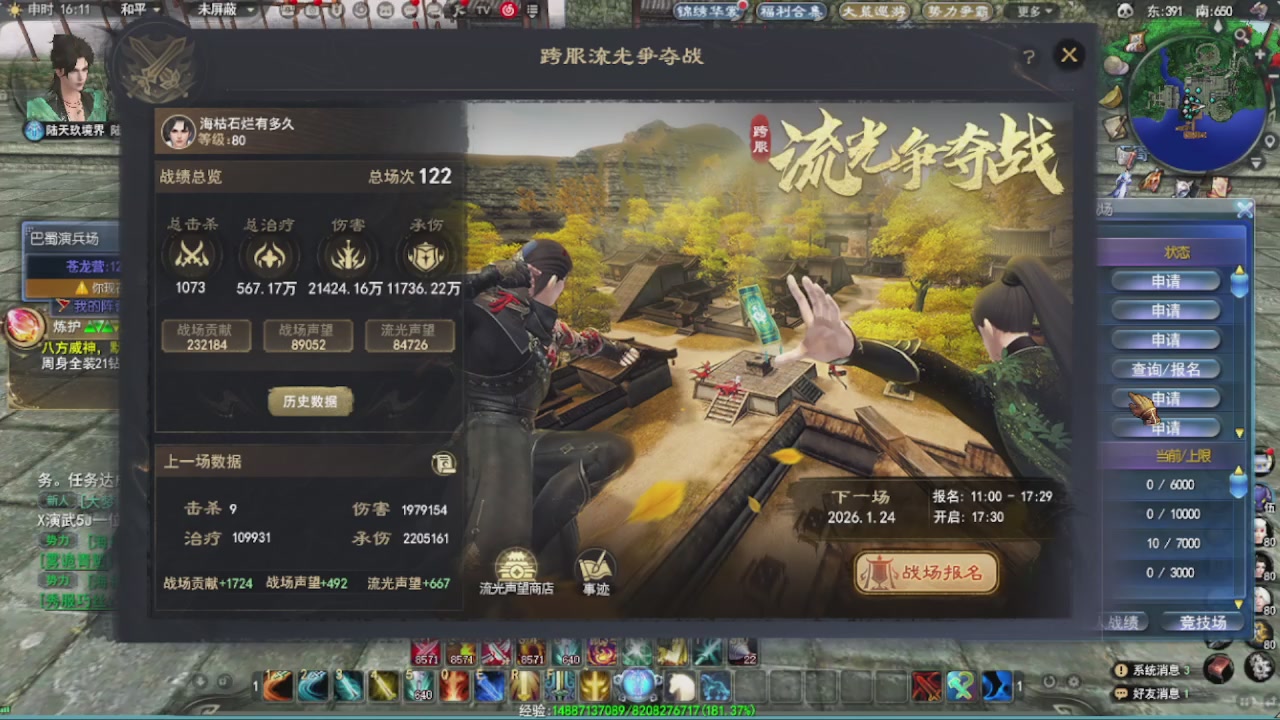The height and width of the screenshot is (720, 1280).
Task: Click the 总击杀 kill statistic icon
Action: pos(190,255)
